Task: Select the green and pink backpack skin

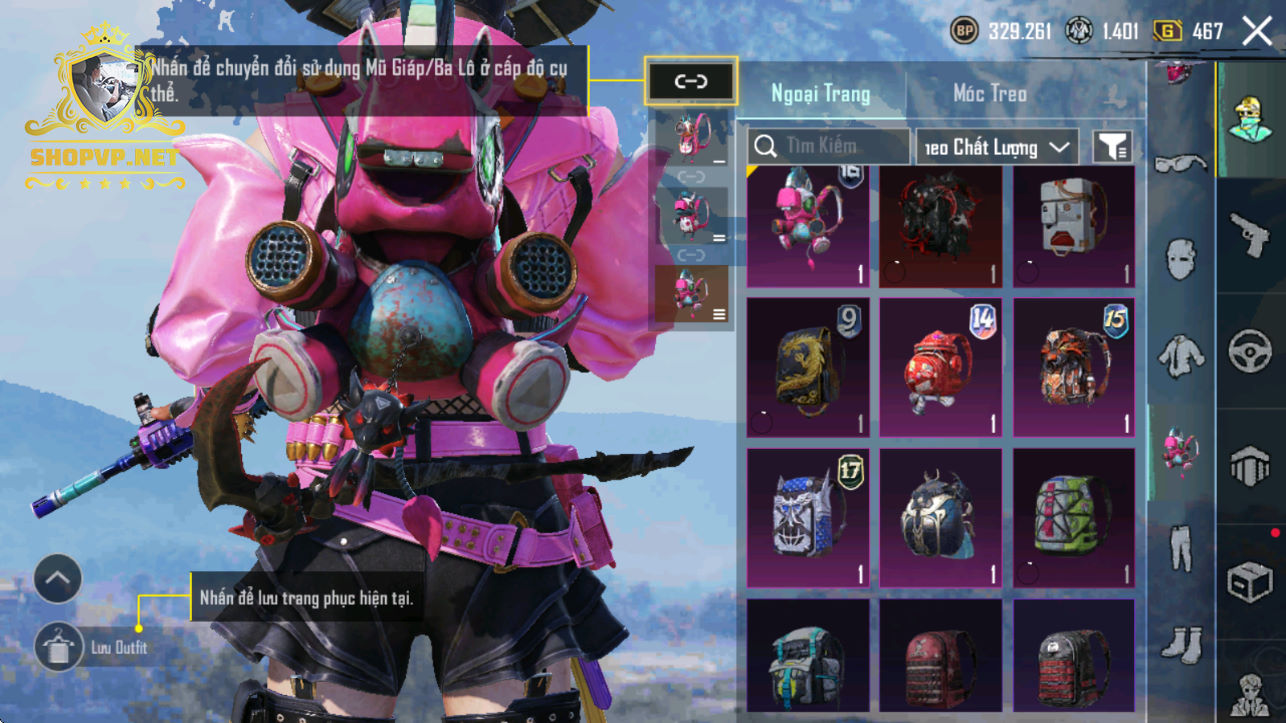Action: (1074, 517)
